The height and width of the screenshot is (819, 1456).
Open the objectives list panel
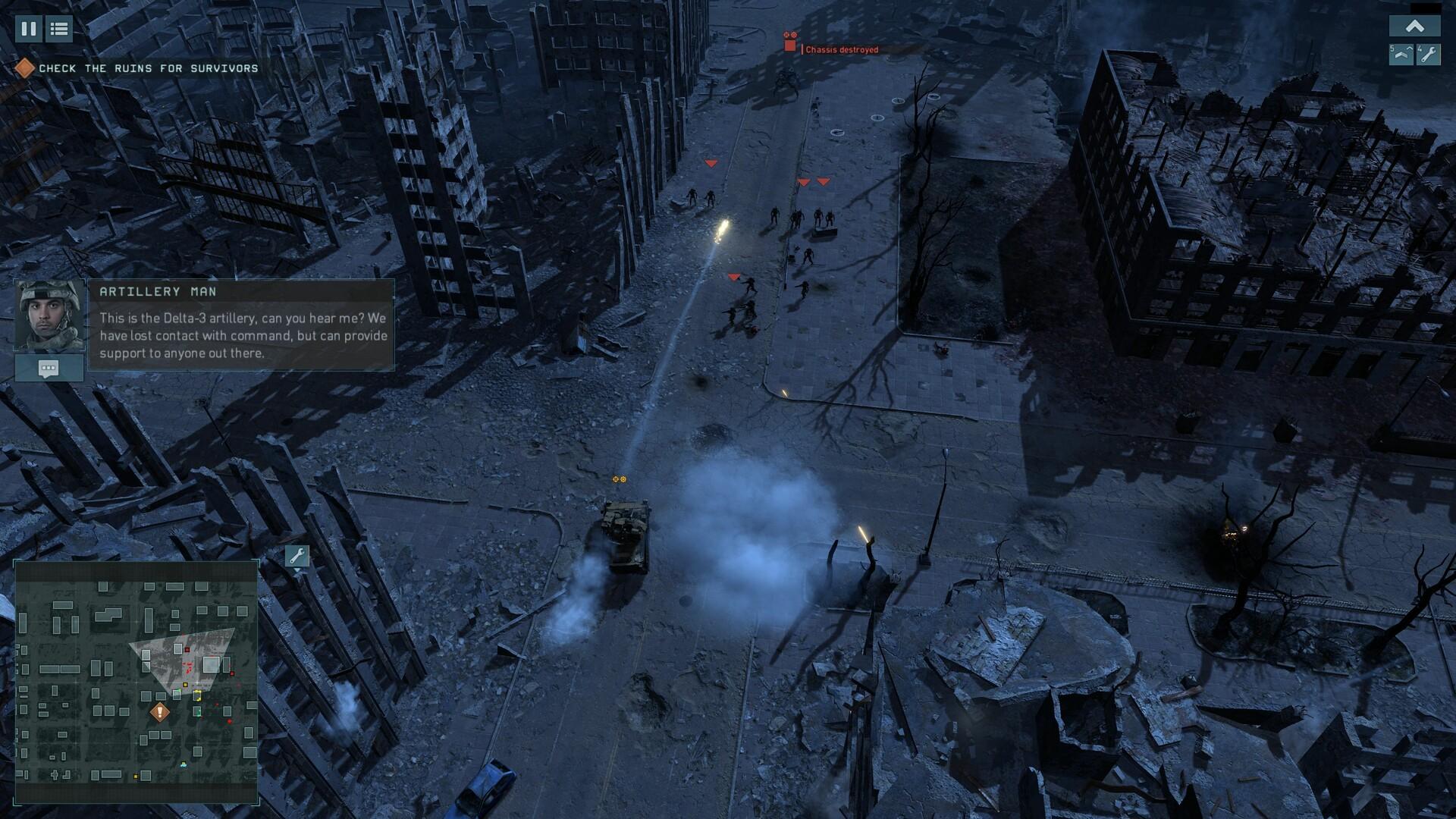[58, 30]
